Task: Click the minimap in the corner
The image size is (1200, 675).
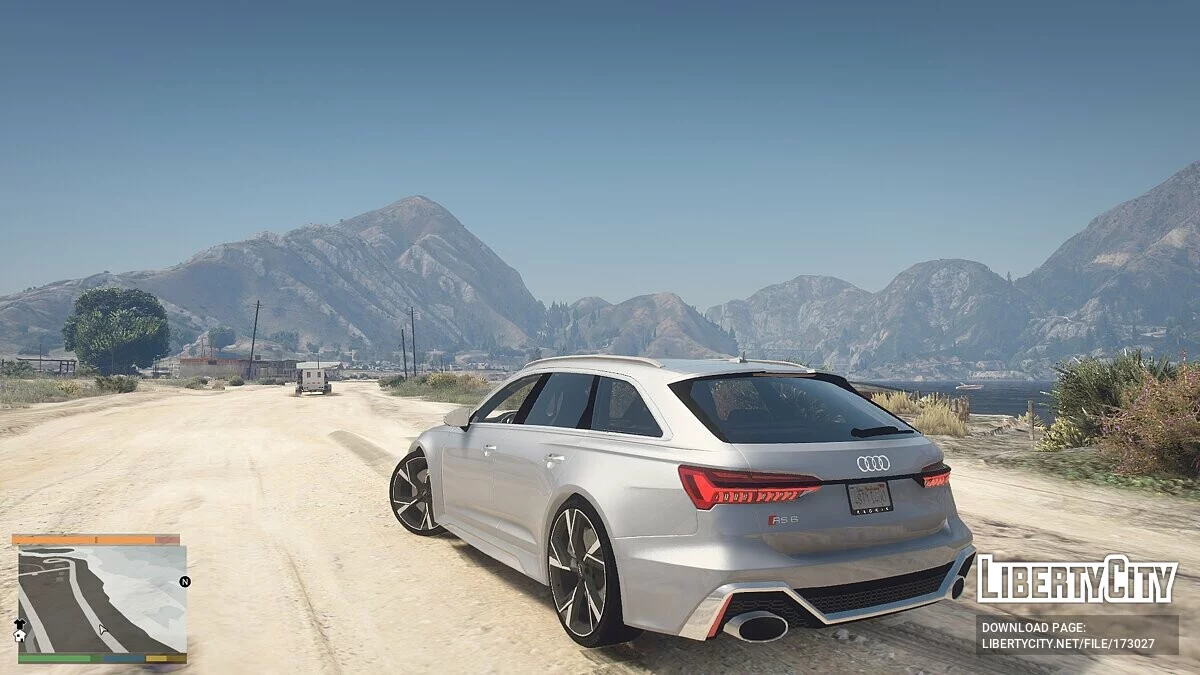Action: 102,599
